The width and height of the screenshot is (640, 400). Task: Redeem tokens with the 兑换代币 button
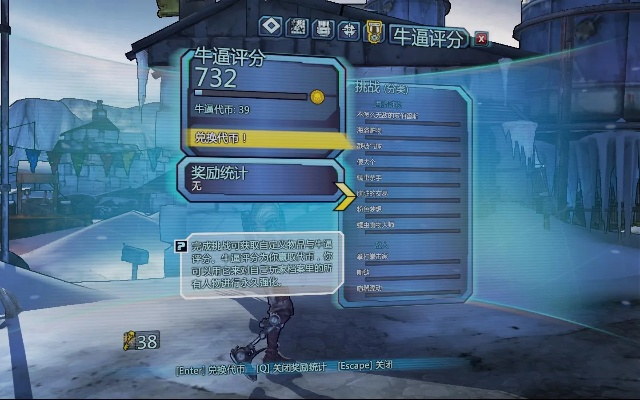pos(262,138)
